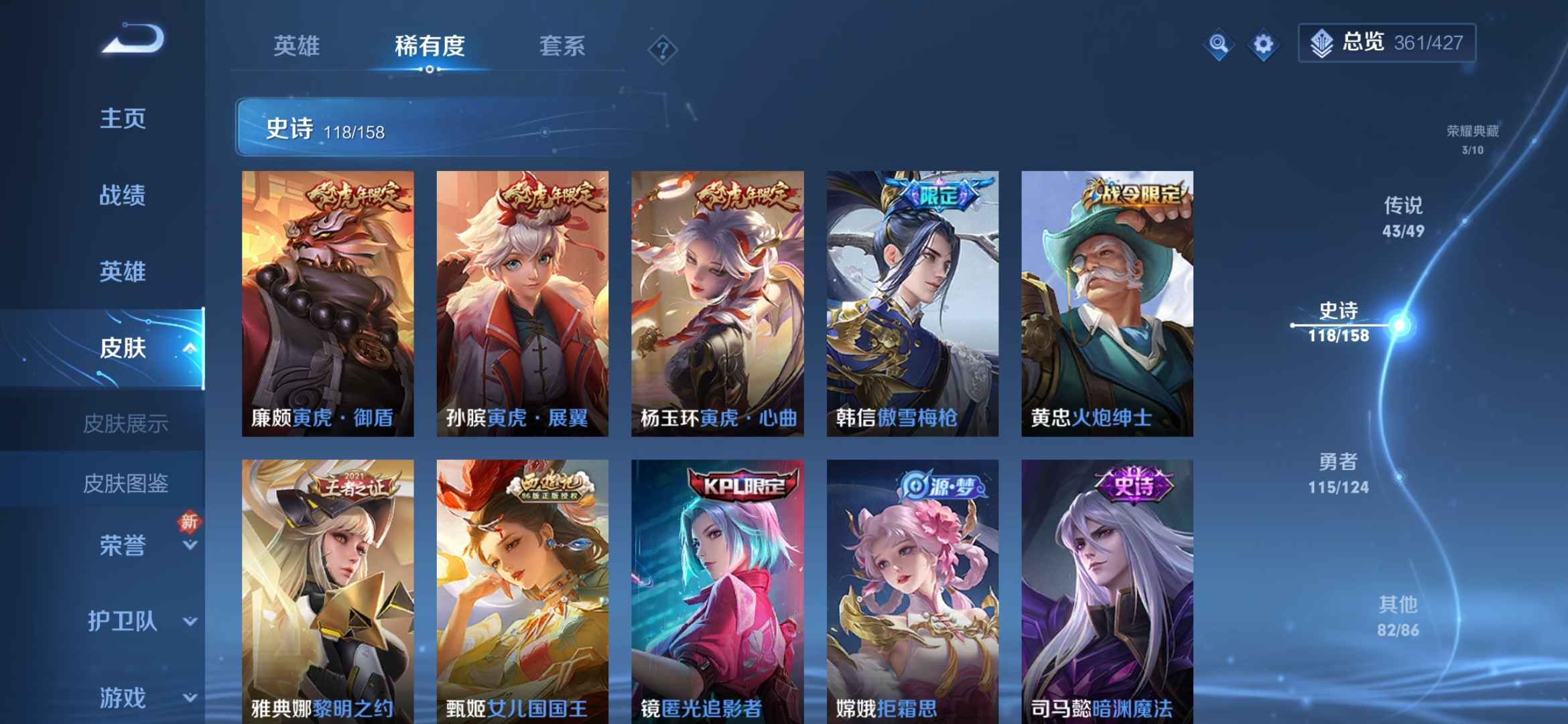Screen dimensions: 1568x724
Task: Switch to the 套系 tab
Action: pos(563,46)
